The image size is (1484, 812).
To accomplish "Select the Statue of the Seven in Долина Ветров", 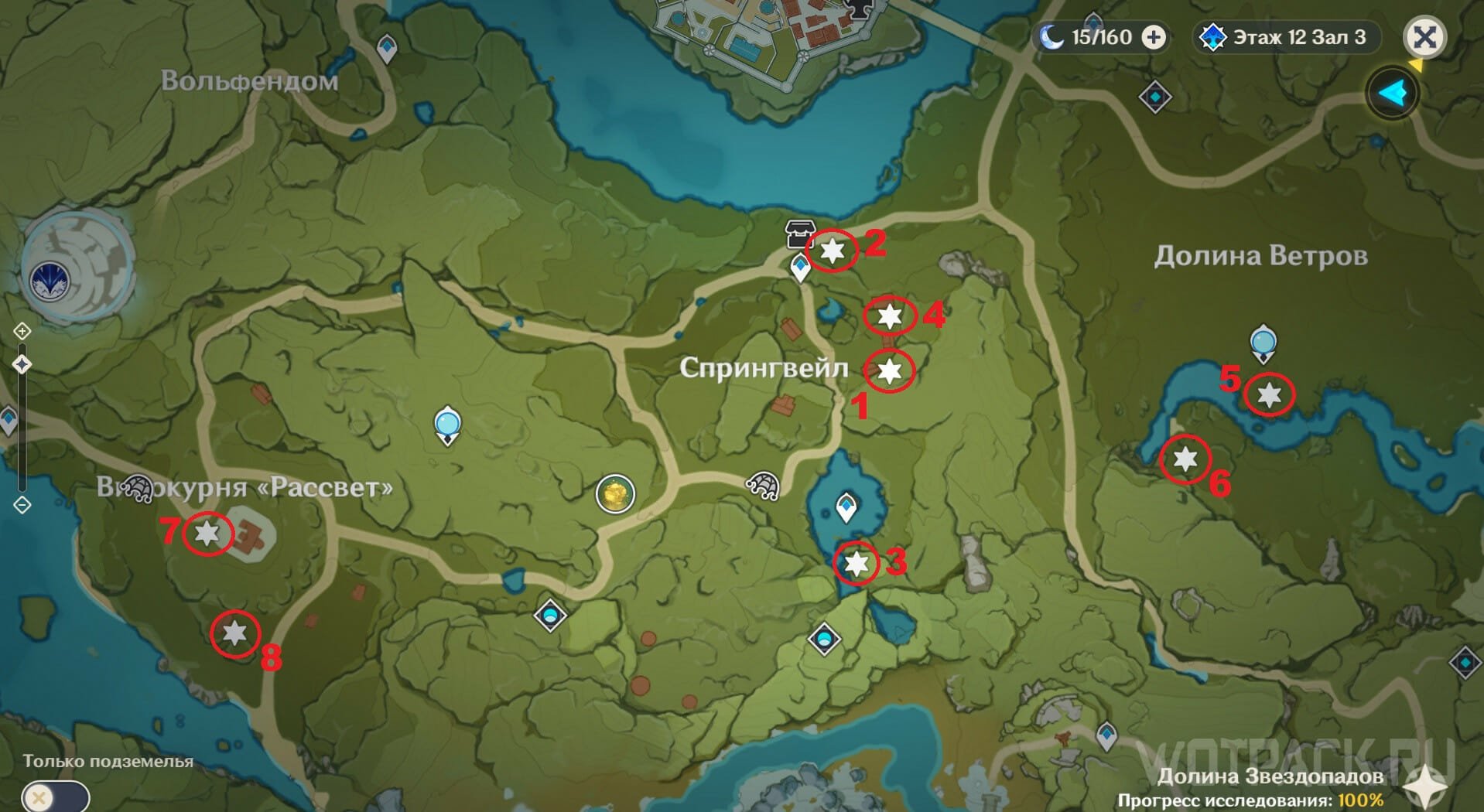I will click(x=1263, y=343).
